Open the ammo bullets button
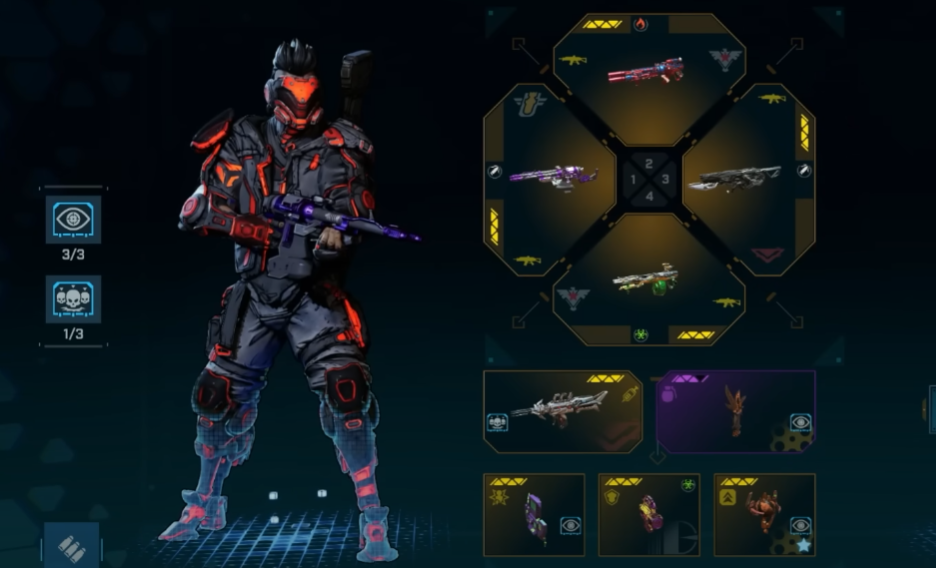The image size is (936, 568). click(72, 549)
